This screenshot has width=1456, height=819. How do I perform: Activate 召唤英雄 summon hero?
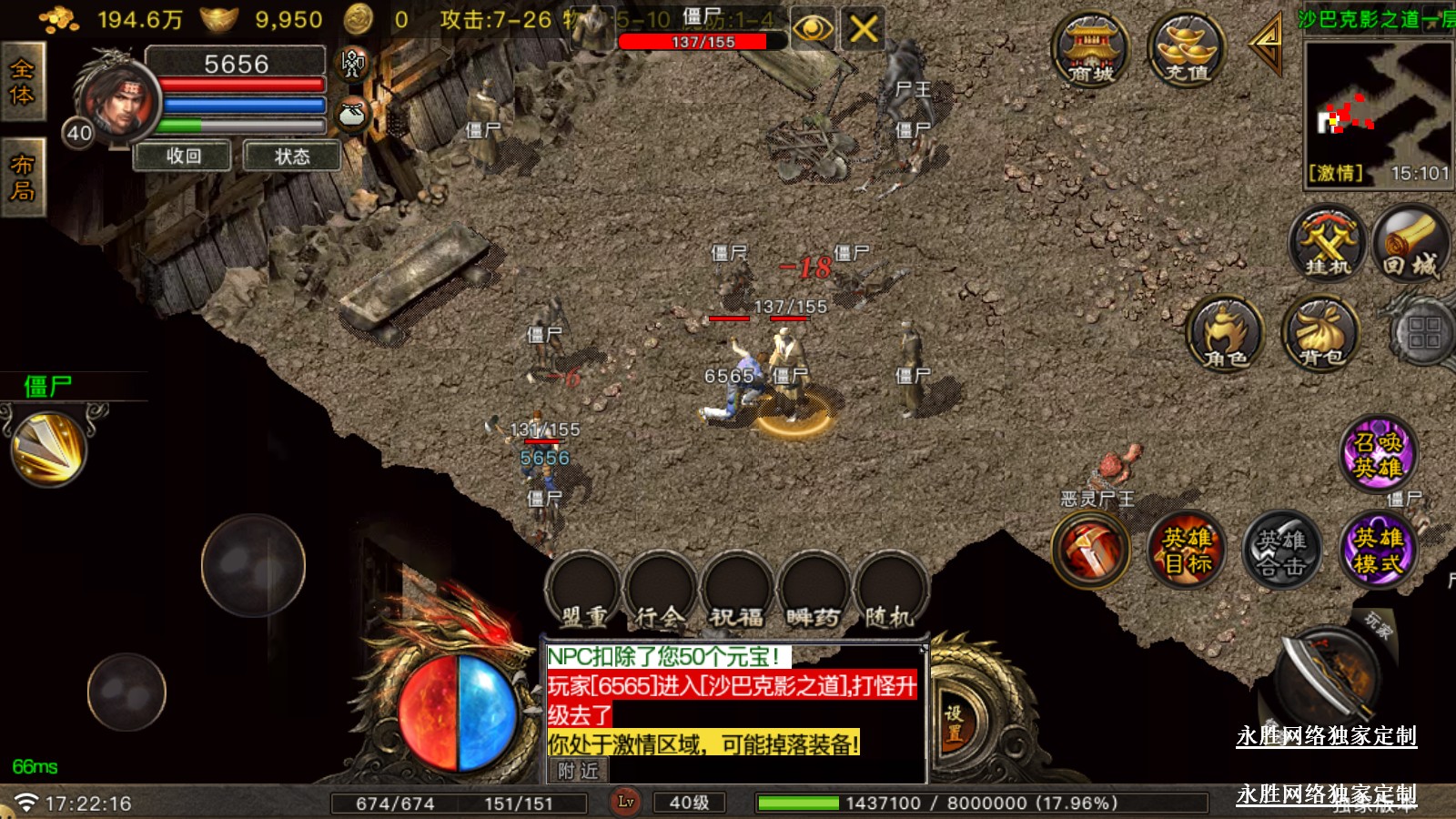point(1379,453)
